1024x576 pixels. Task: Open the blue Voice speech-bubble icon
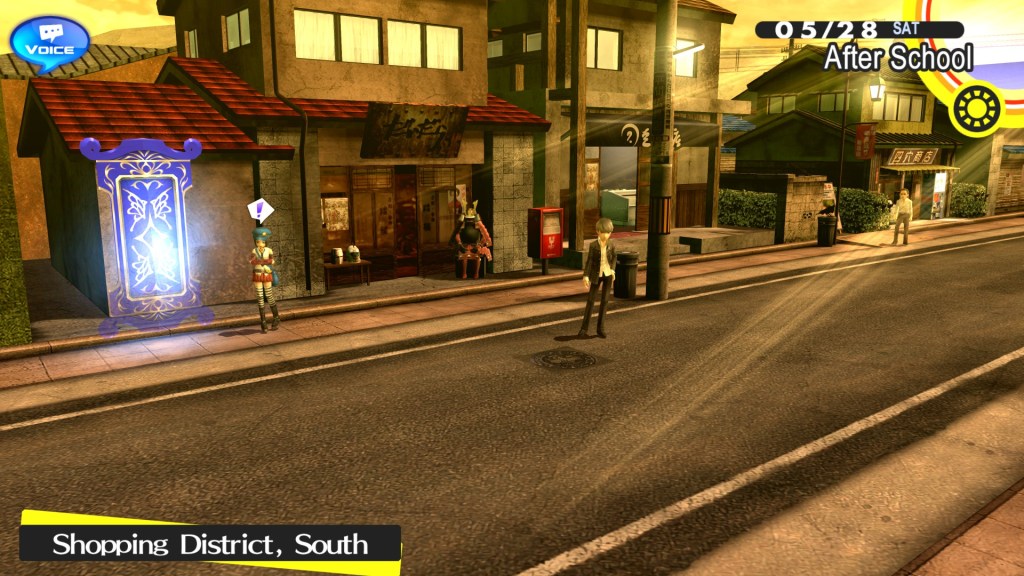pyautogui.click(x=49, y=42)
